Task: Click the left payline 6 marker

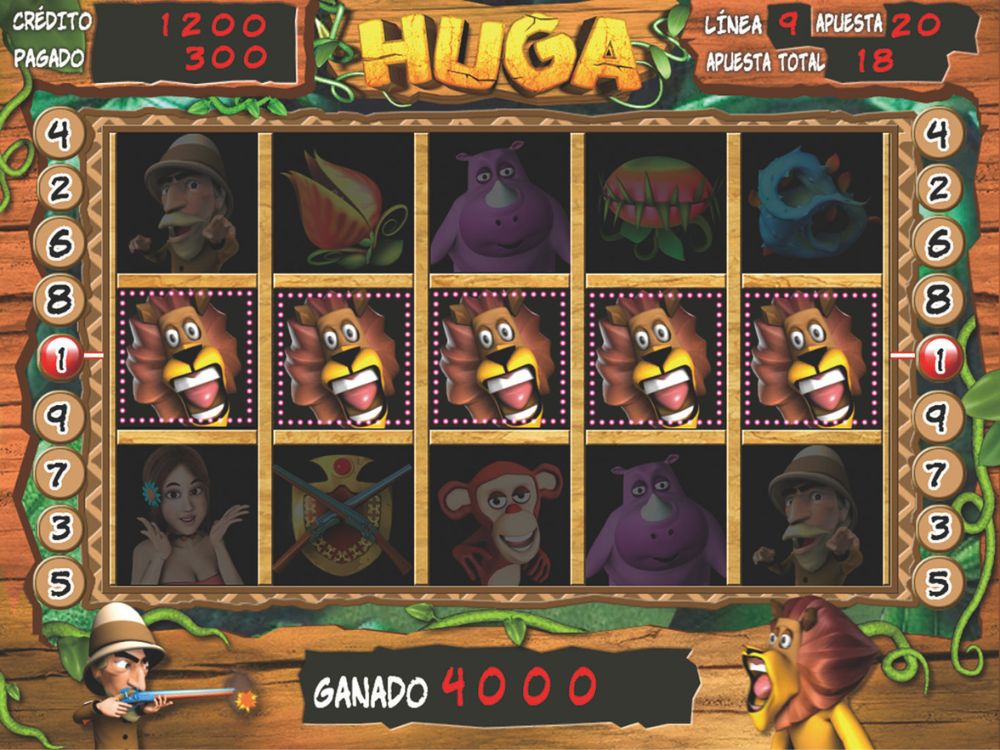Action: 59,243
